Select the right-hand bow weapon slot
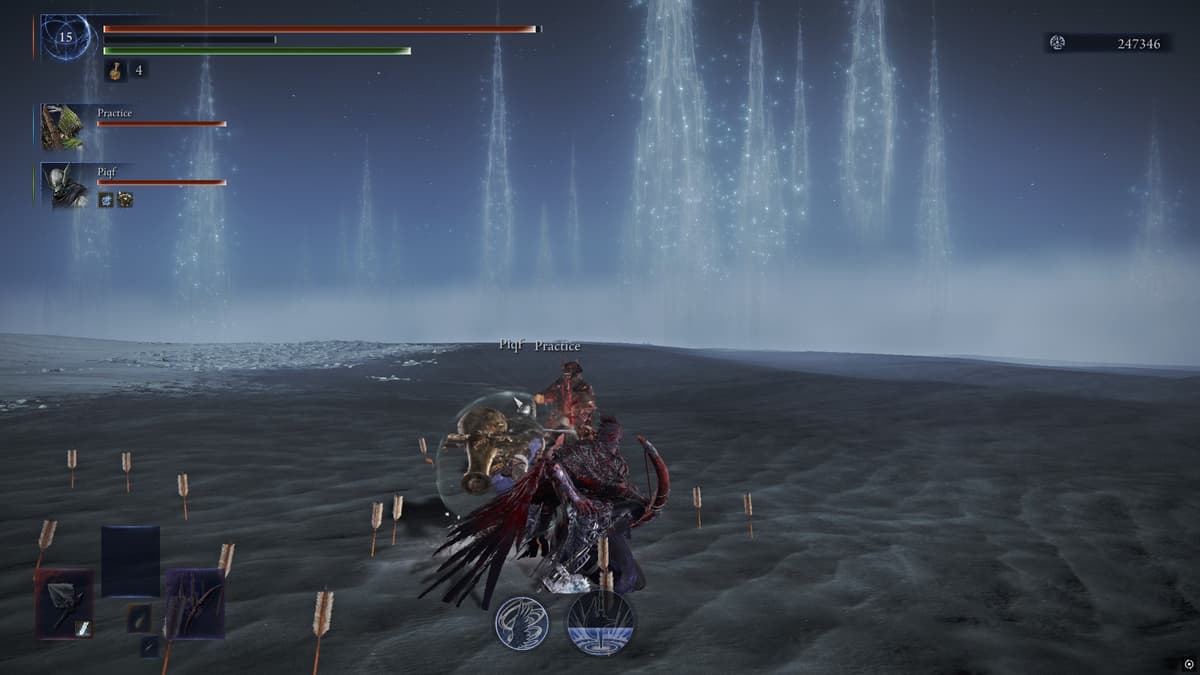1200x675 pixels. click(195, 603)
